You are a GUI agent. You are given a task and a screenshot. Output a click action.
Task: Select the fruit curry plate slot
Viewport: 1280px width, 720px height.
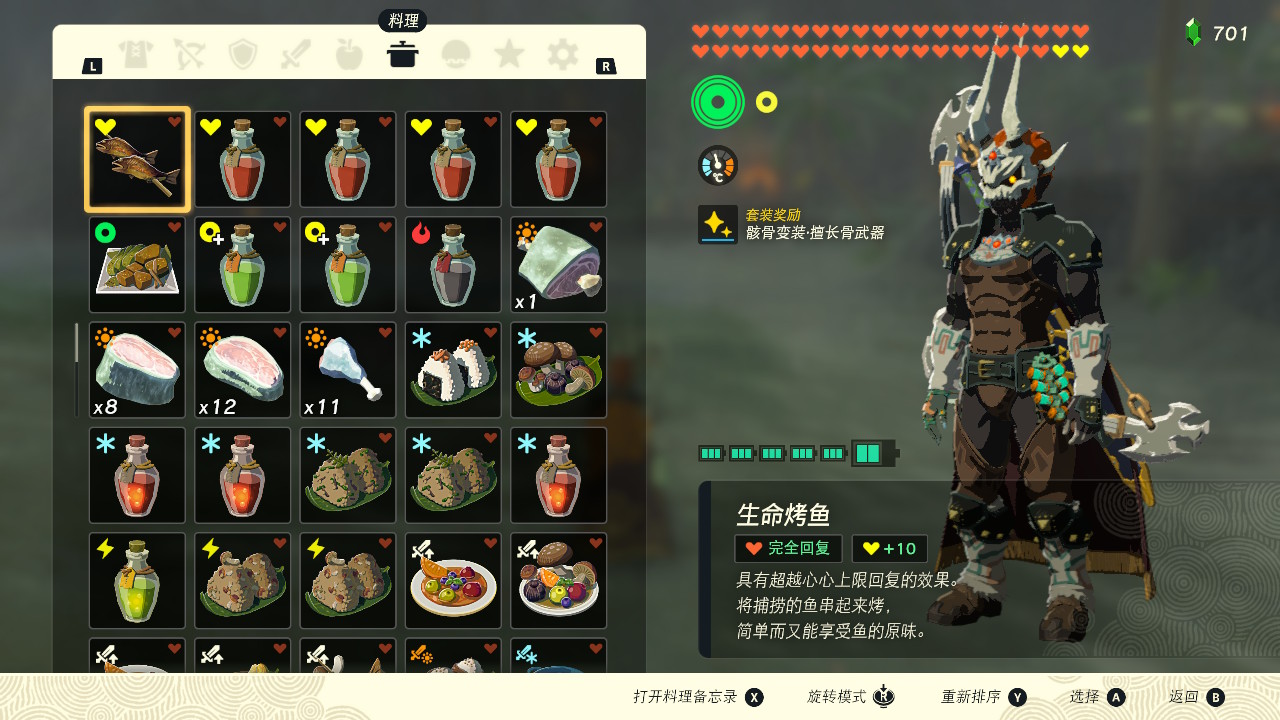coord(453,581)
